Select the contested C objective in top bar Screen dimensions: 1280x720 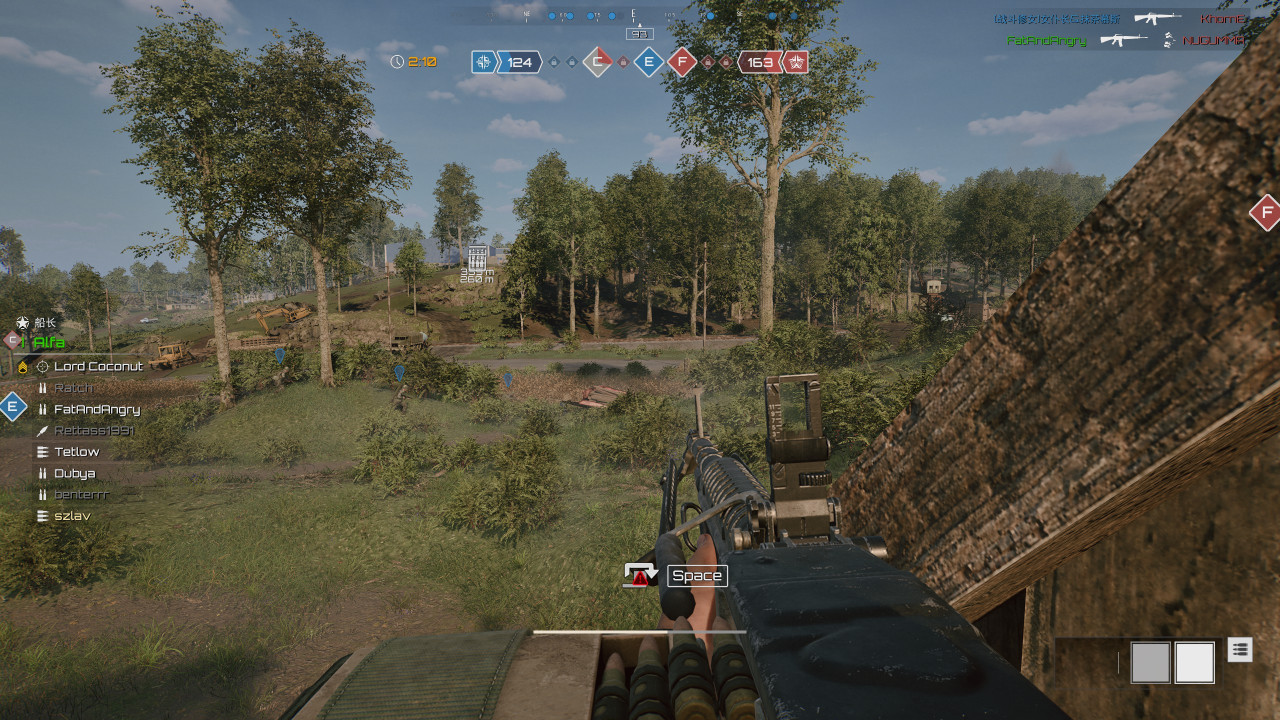[597, 62]
